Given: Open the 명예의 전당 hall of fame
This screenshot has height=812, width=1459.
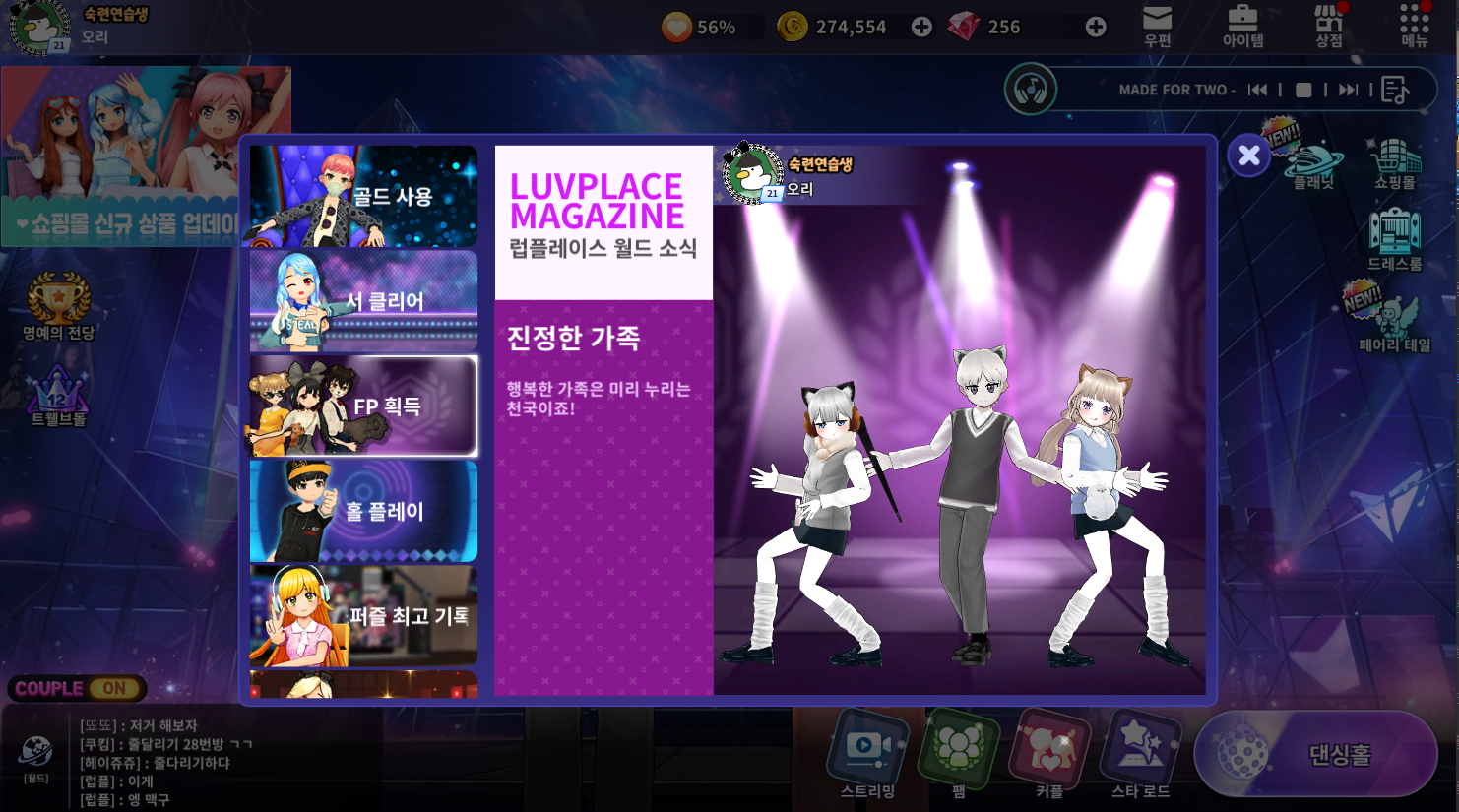Looking at the screenshot, I should pos(59,306).
